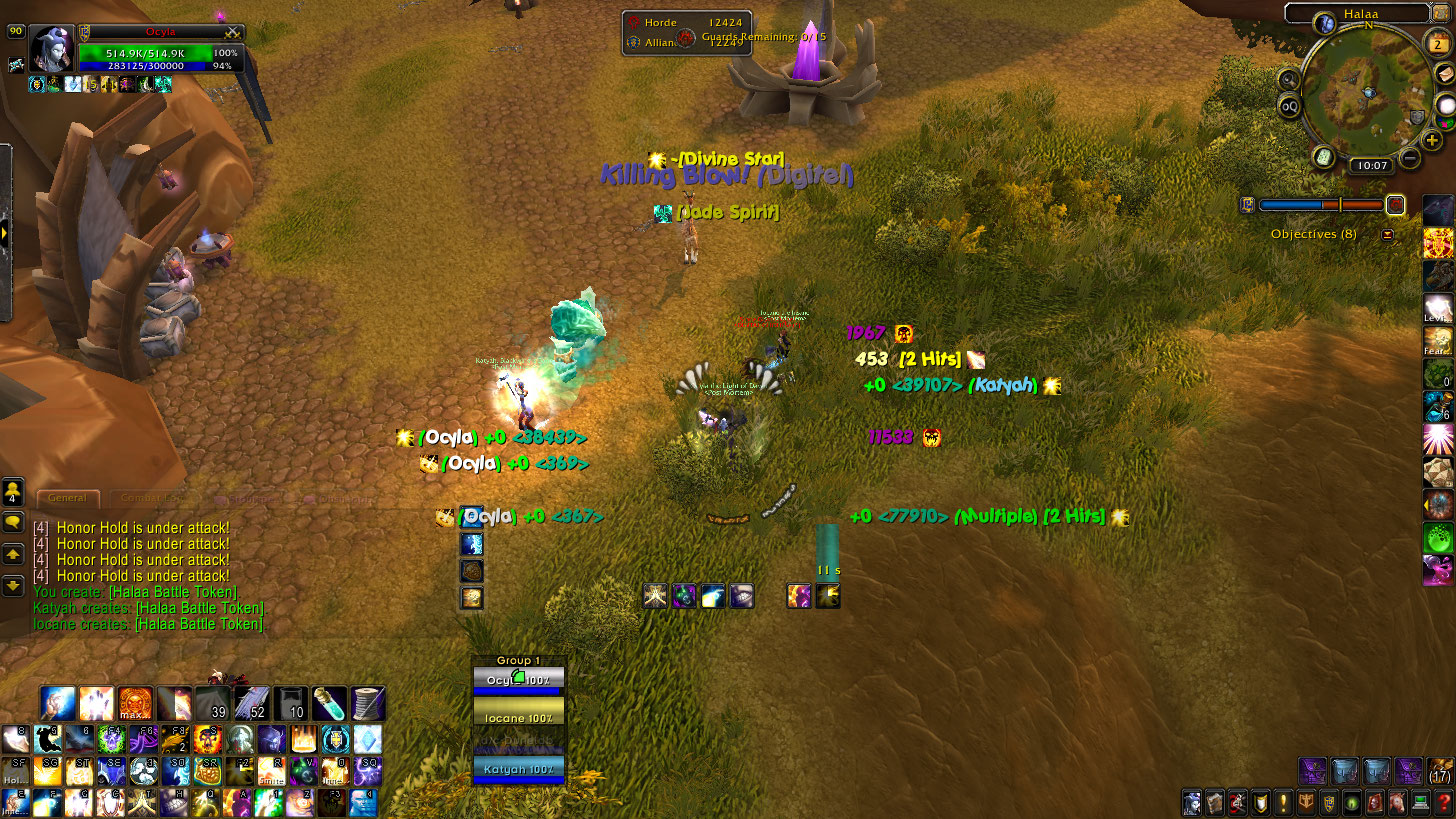The height and width of the screenshot is (819, 1456).
Task: Use the teal potion vial slot
Action: coord(330,704)
